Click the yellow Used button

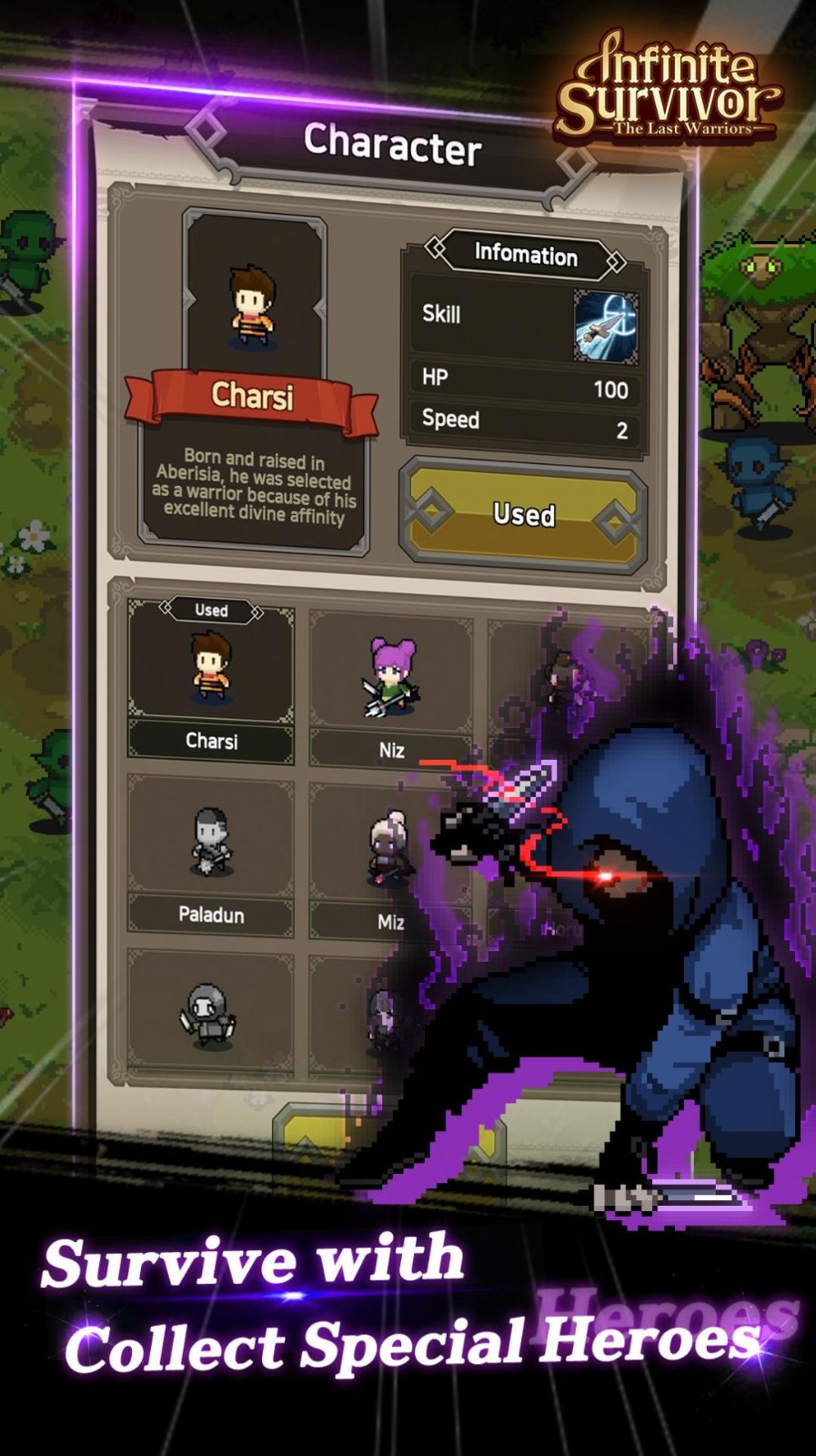[x=523, y=515]
